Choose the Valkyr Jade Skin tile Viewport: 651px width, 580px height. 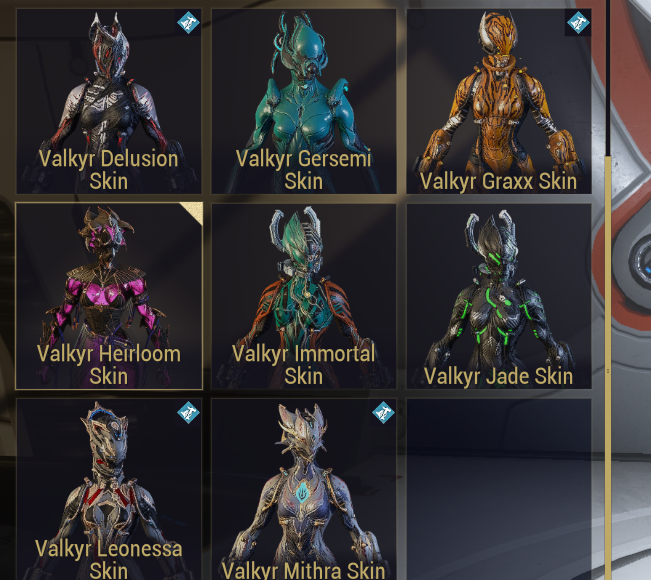coord(498,296)
